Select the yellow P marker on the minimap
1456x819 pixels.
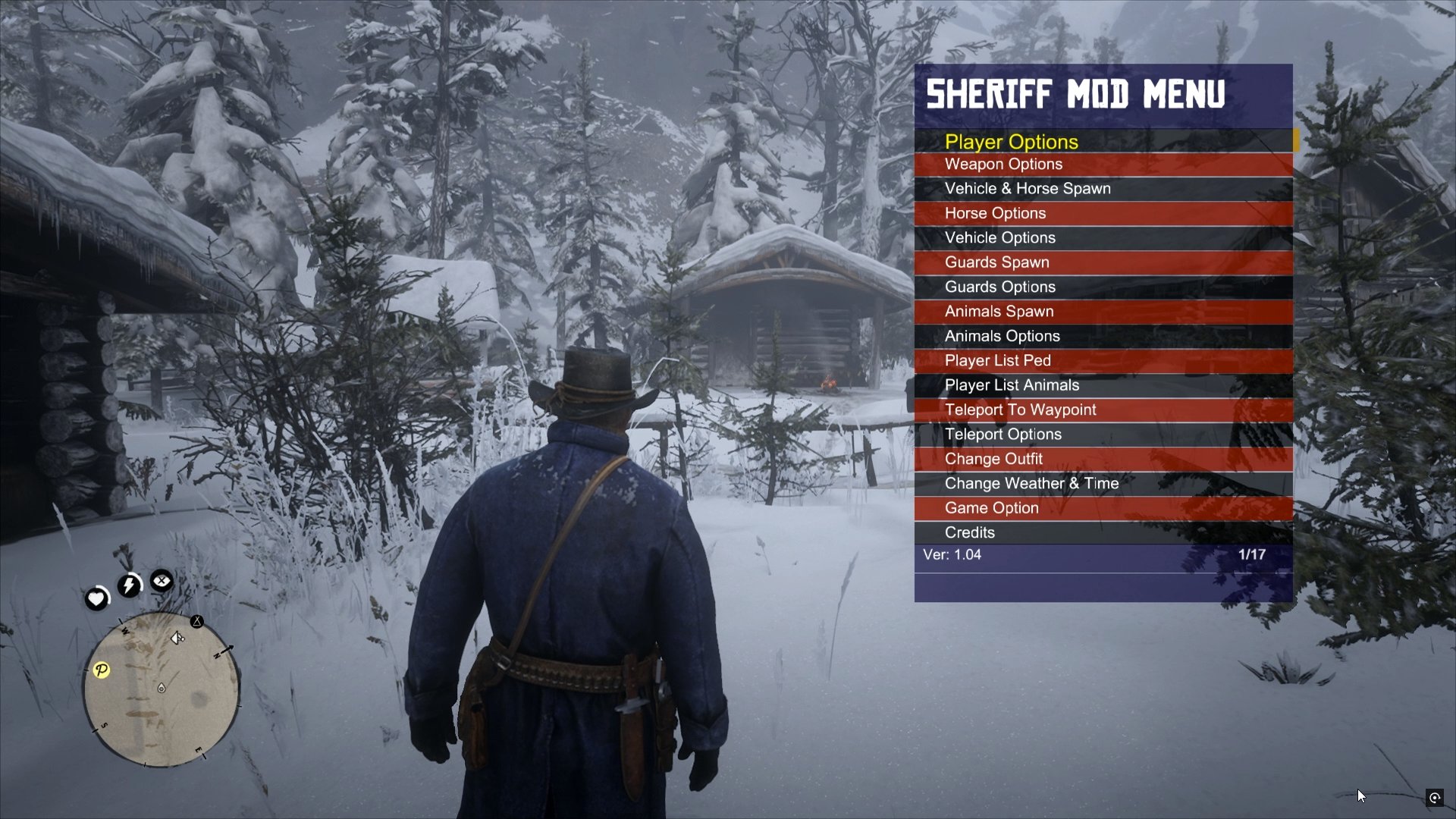pyautogui.click(x=102, y=670)
